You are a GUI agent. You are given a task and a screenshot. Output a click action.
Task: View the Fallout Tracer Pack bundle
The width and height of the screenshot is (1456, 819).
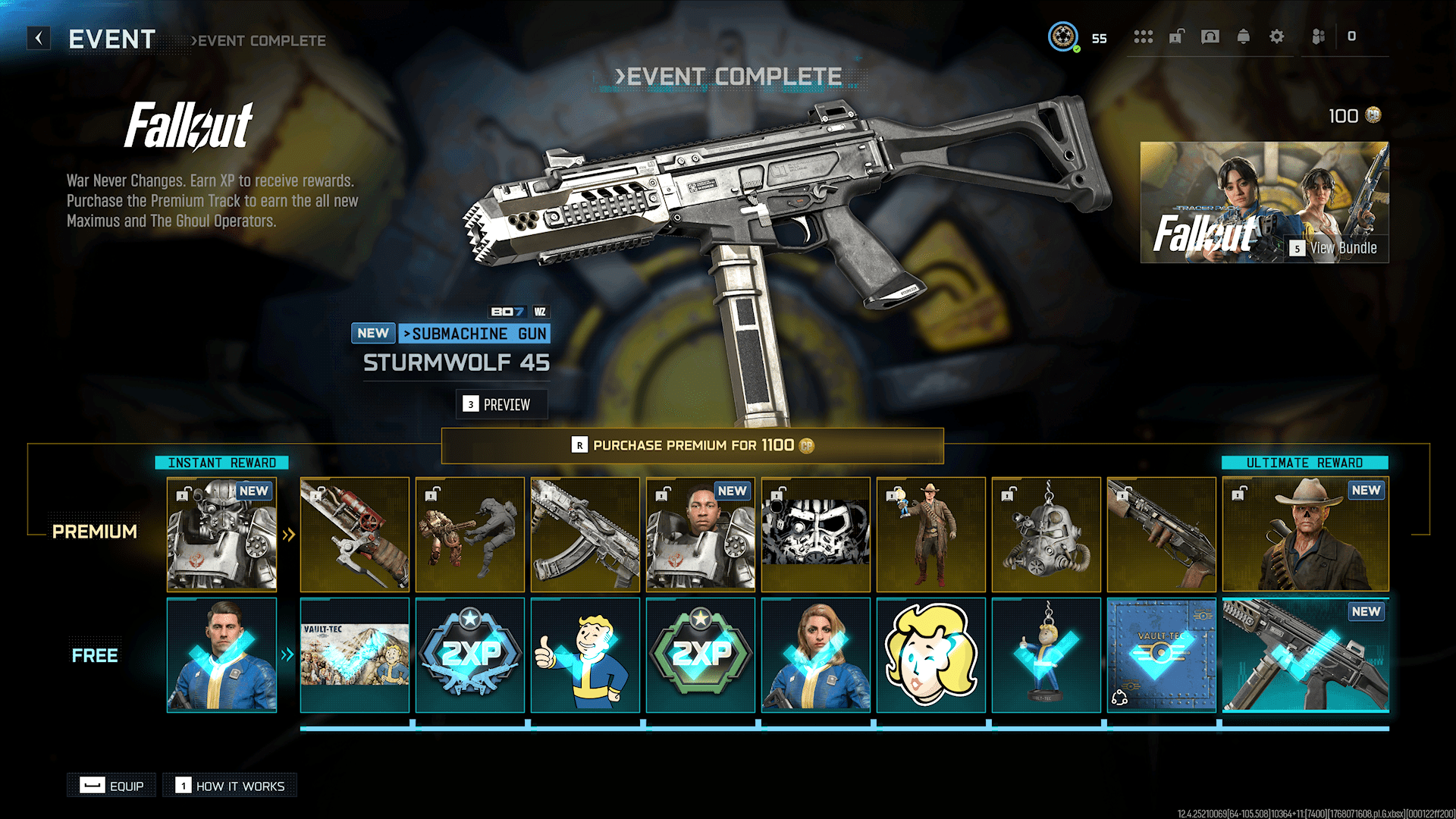[1264, 202]
